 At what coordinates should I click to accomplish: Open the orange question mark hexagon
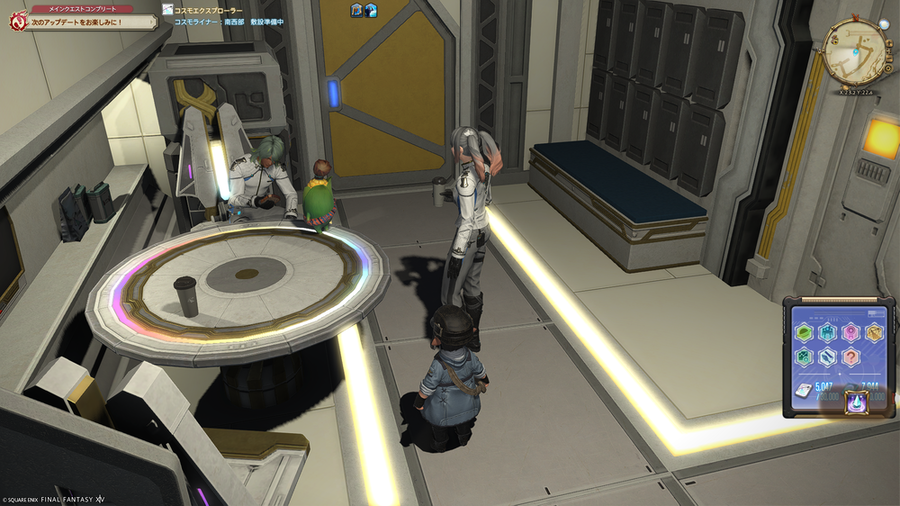(x=851, y=356)
